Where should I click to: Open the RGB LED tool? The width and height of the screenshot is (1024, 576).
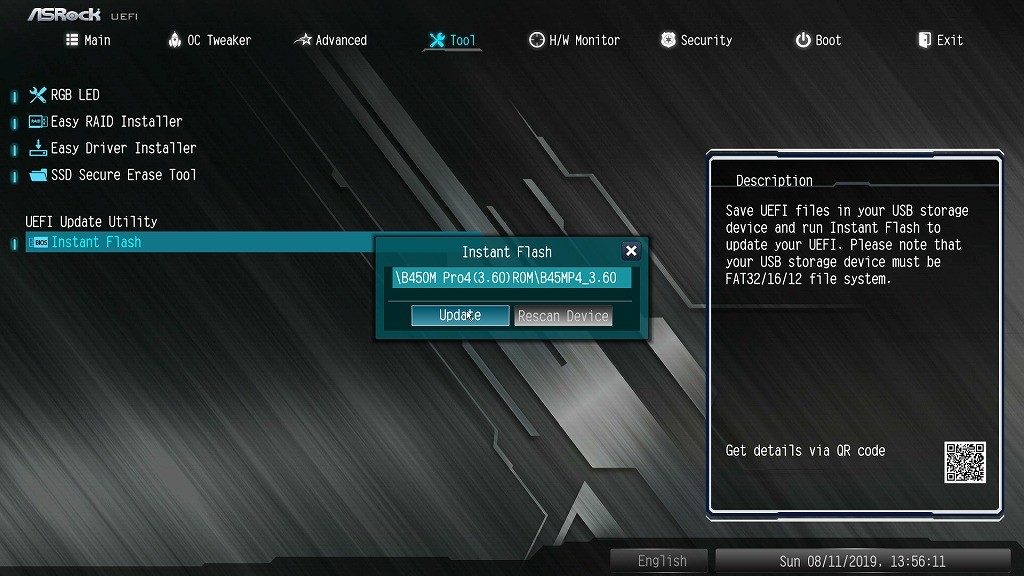pos(75,95)
